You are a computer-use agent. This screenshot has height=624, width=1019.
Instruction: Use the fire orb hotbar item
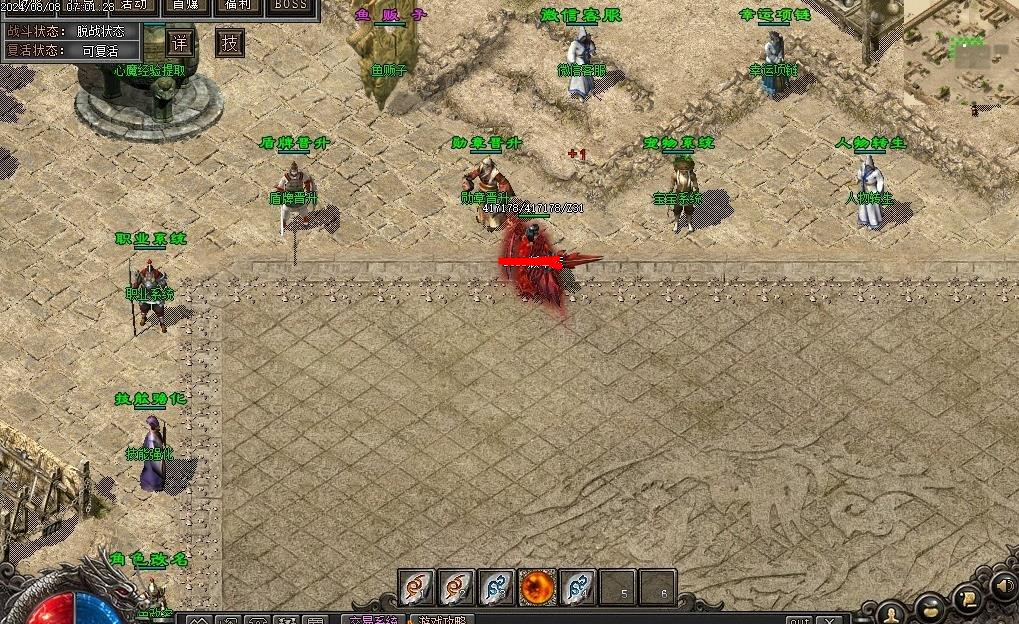tap(537, 588)
